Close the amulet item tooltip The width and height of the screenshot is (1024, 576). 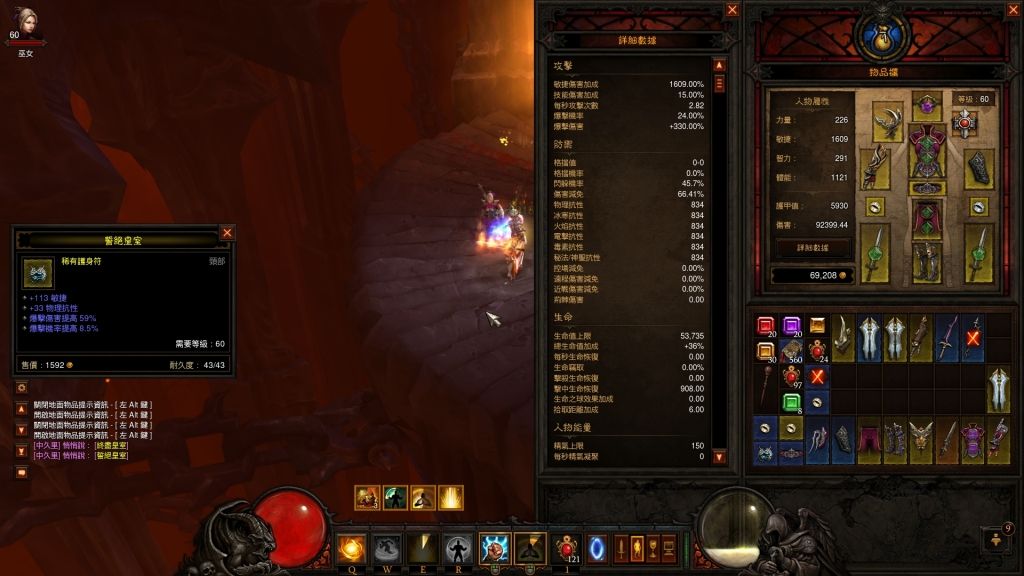coord(227,233)
